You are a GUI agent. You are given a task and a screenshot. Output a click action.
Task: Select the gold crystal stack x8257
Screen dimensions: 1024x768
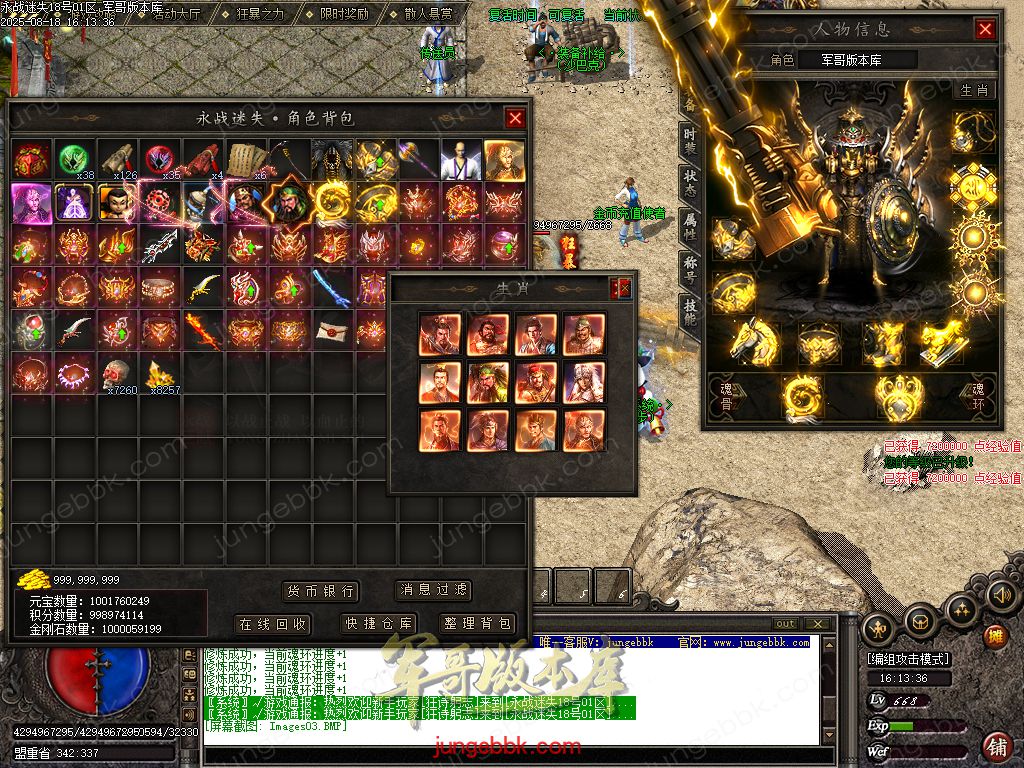pyautogui.click(x=160, y=373)
